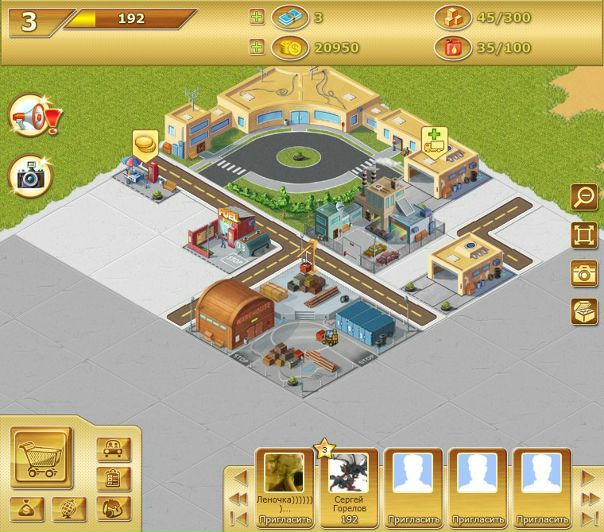Screen dimensions: 604x532
Task: Open the box storage button
Action: [583, 311]
